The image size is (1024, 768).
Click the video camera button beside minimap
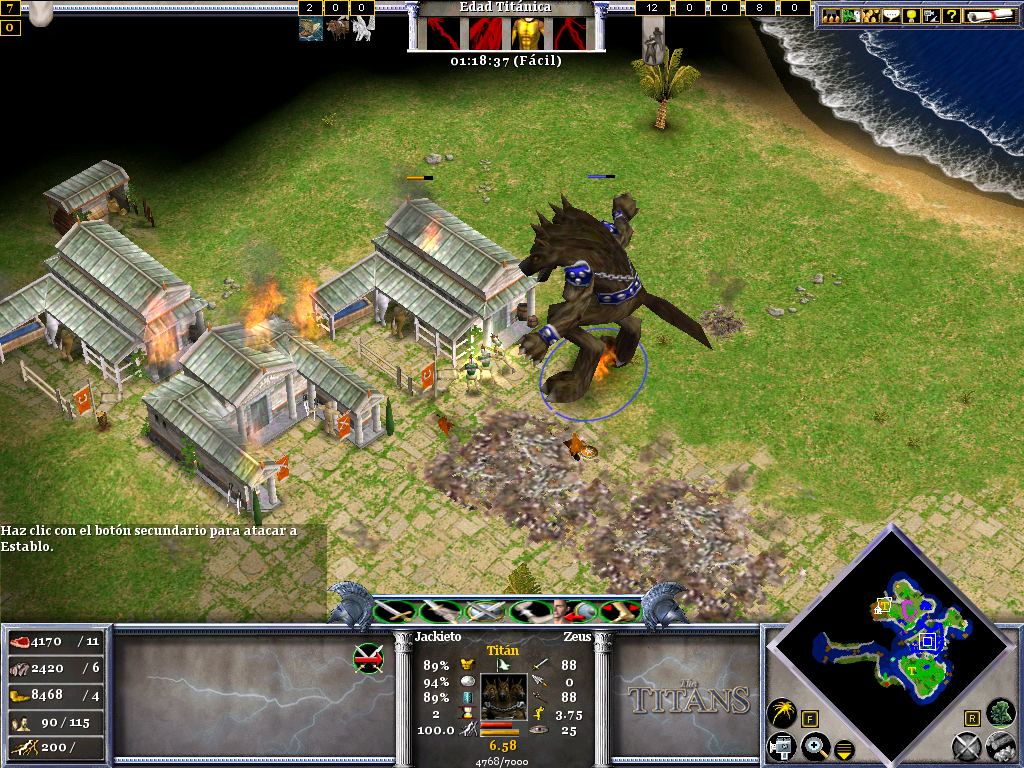[781, 745]
